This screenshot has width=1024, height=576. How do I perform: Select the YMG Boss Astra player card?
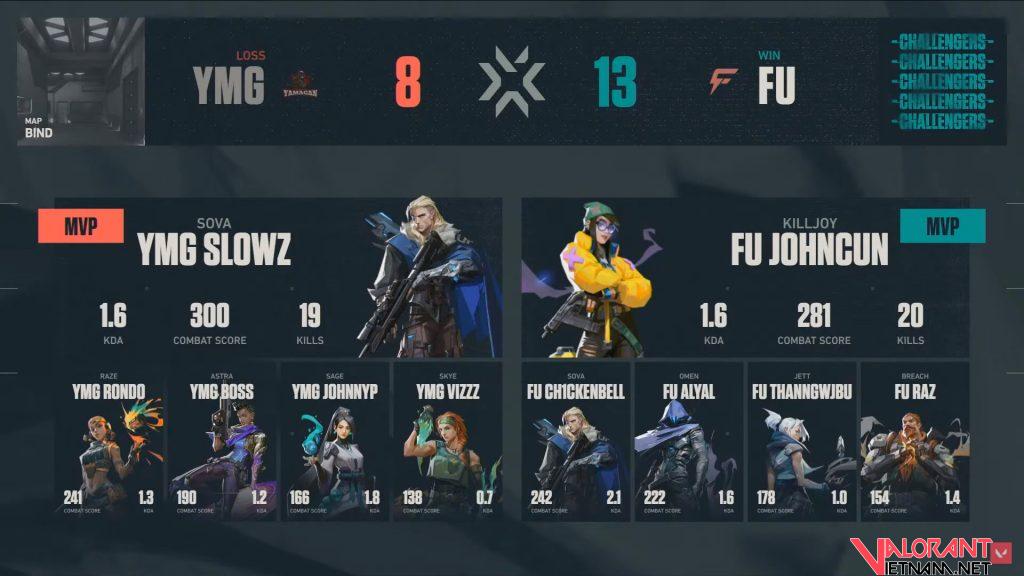[x=221, y=442]
